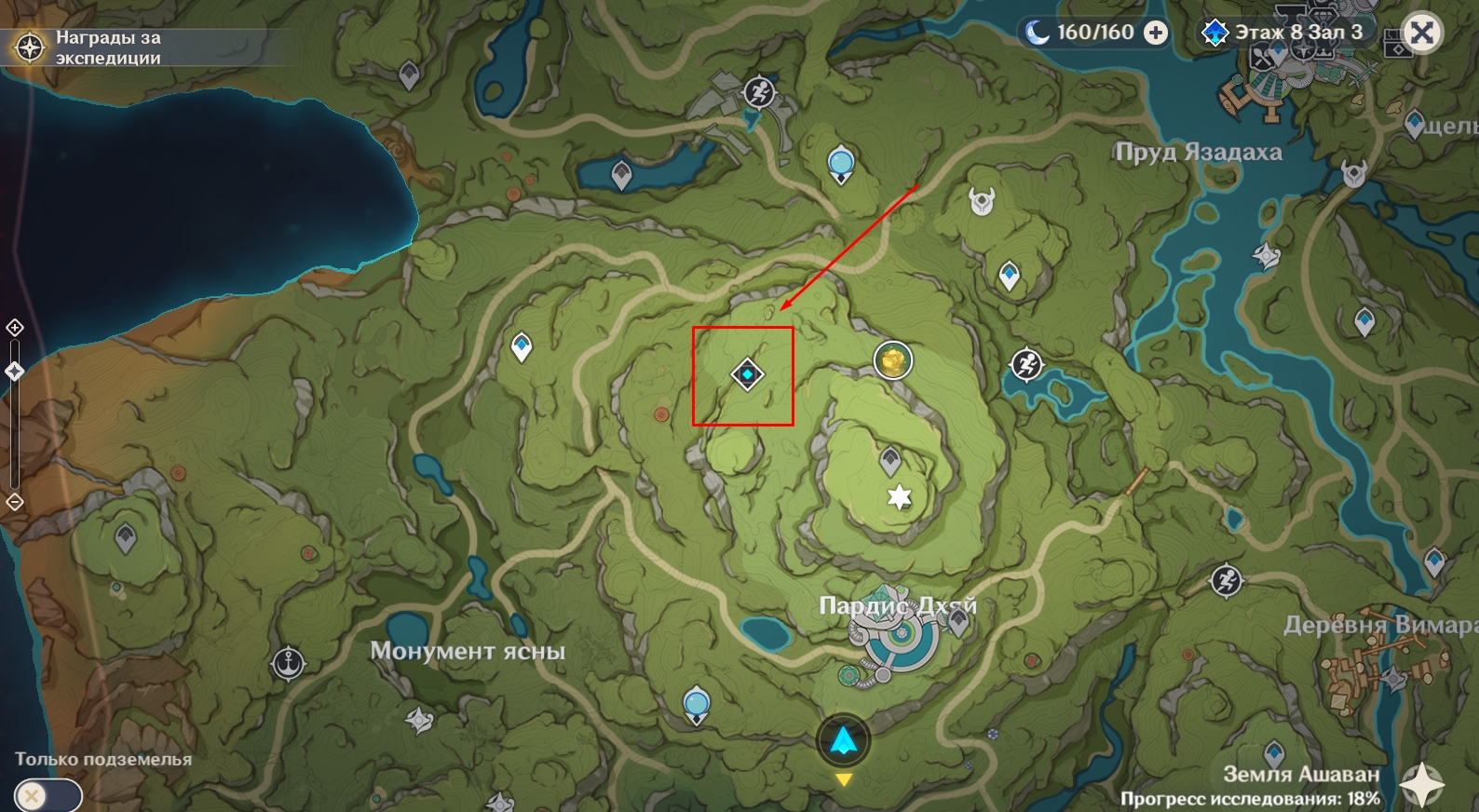Add Original Resin with the plus button
The width and height of the screenshot is (1479, 812).
click(x=1156, y=34)
